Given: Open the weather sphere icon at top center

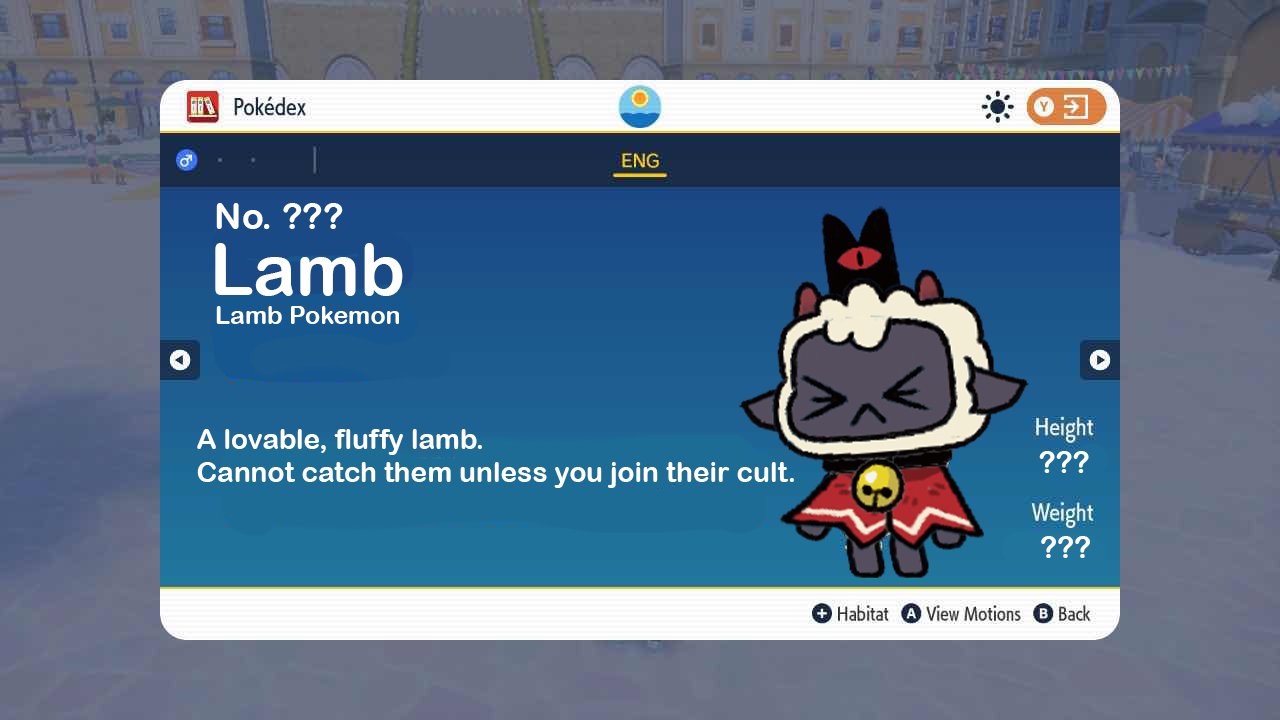Looking at the screenshot, I should click(639, 106).
